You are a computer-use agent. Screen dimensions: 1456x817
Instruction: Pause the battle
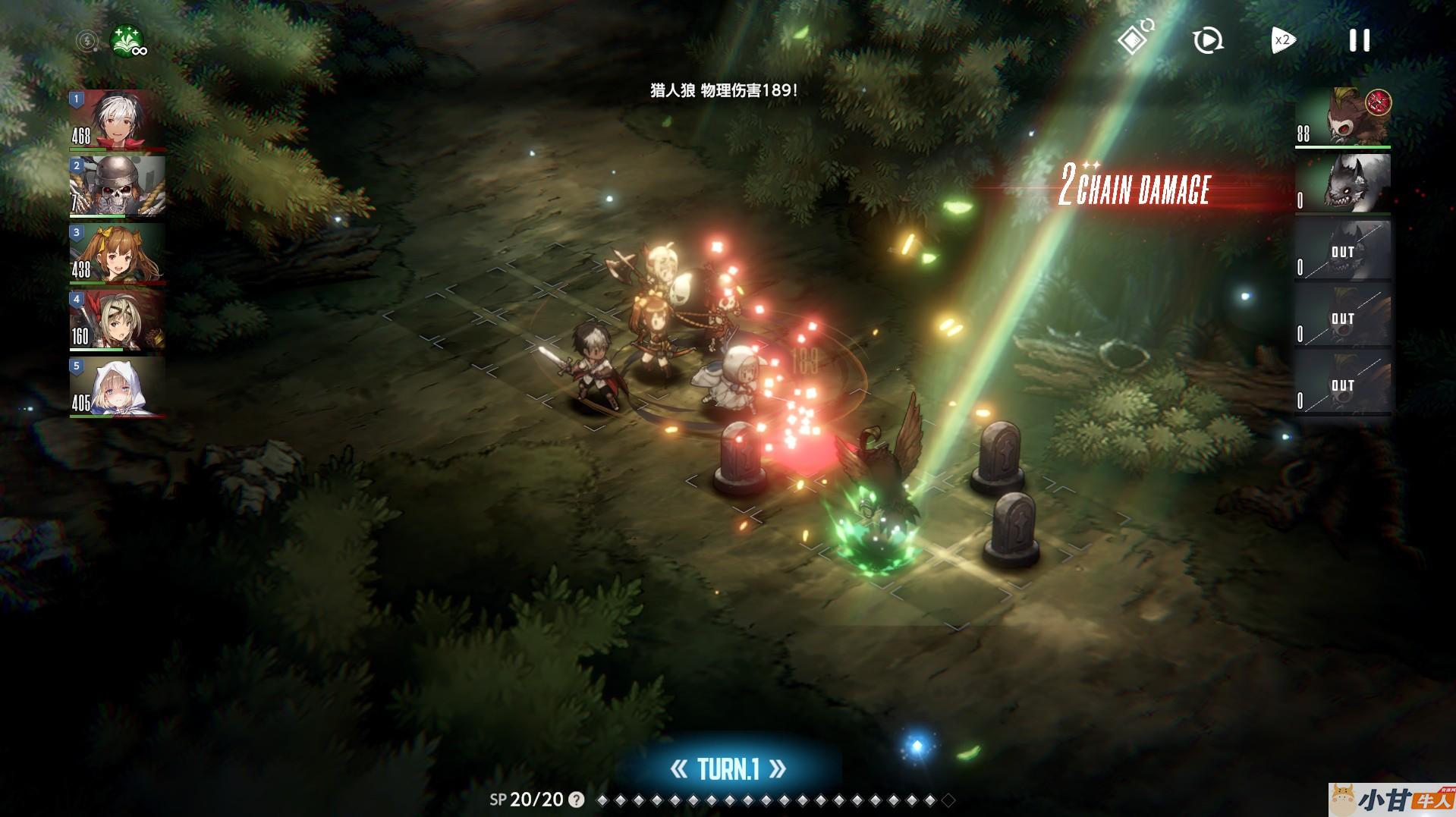(x=1359, y=40)
